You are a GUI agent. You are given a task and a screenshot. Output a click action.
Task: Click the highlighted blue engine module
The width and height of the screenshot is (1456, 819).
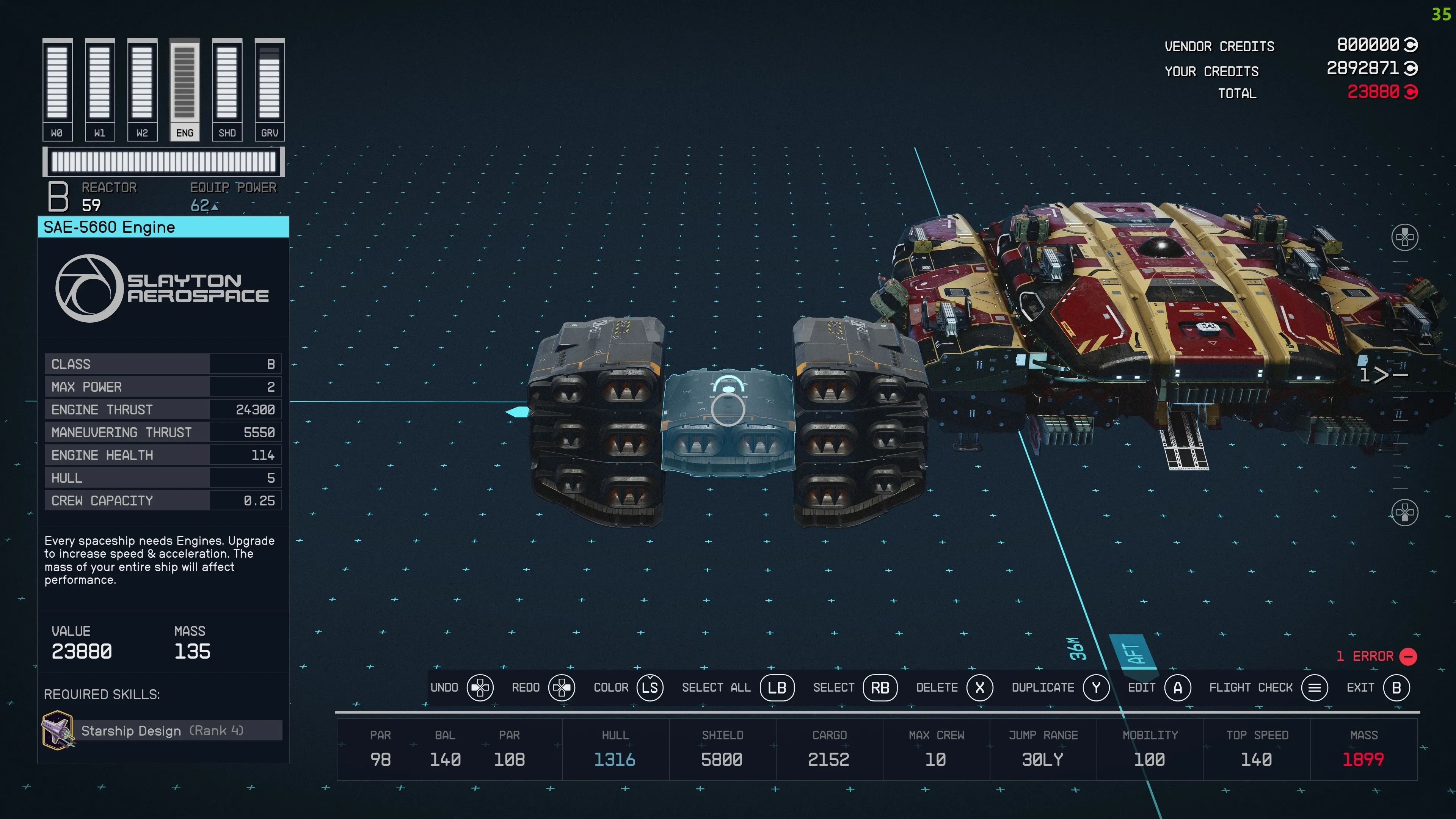(x=728, y=421)
